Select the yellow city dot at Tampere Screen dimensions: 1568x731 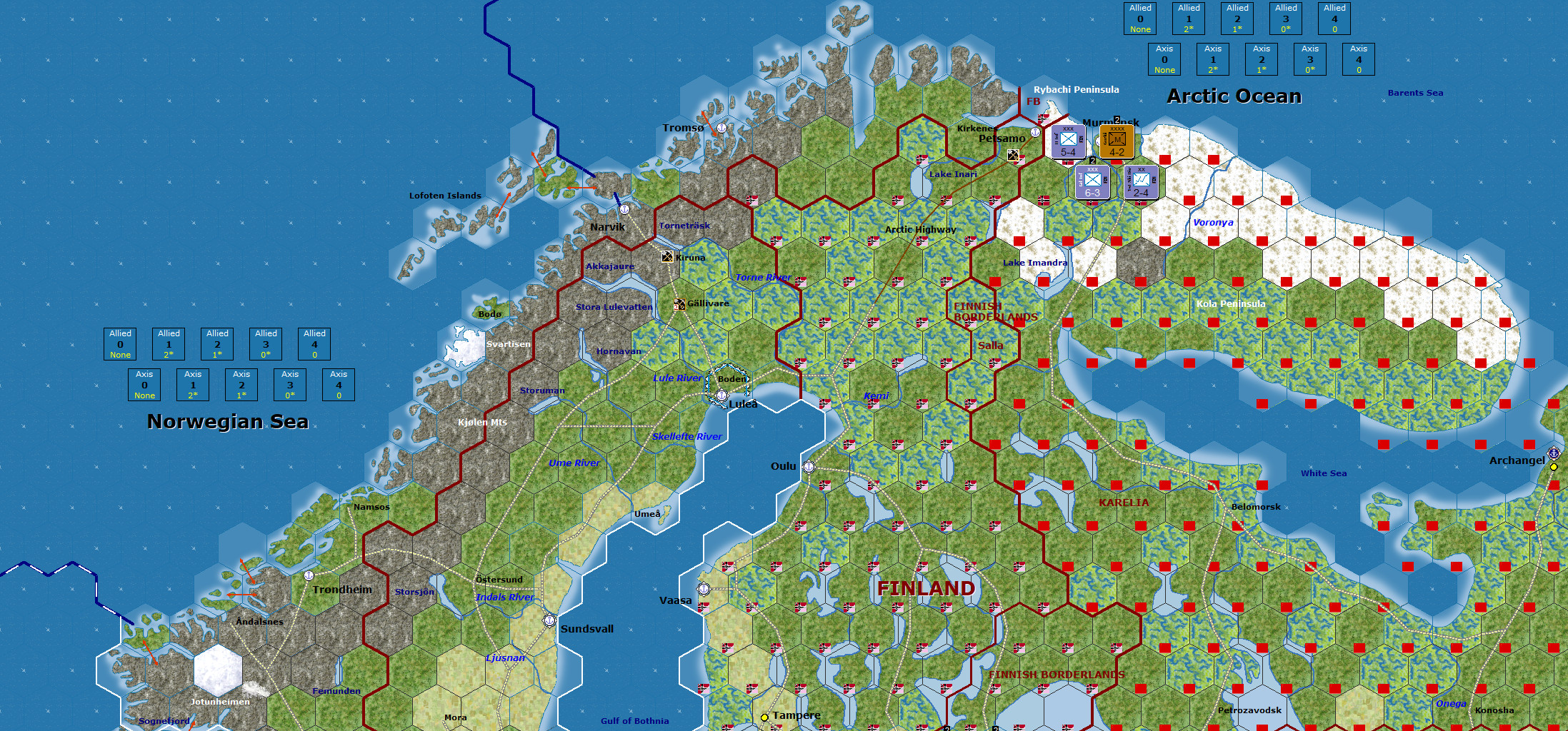click(765, 716)
